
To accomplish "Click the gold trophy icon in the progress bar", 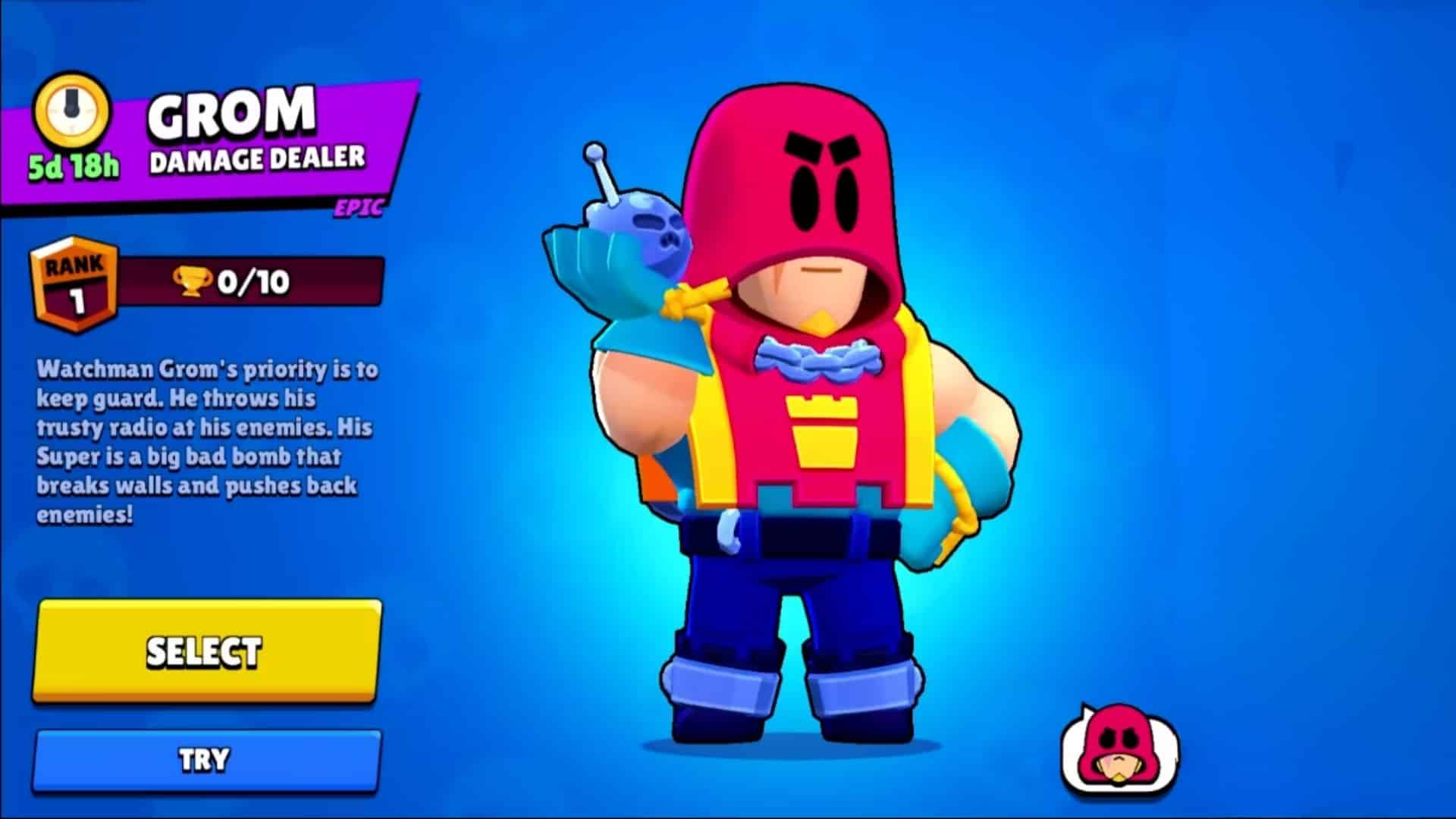I will click(x=193, y=281).
